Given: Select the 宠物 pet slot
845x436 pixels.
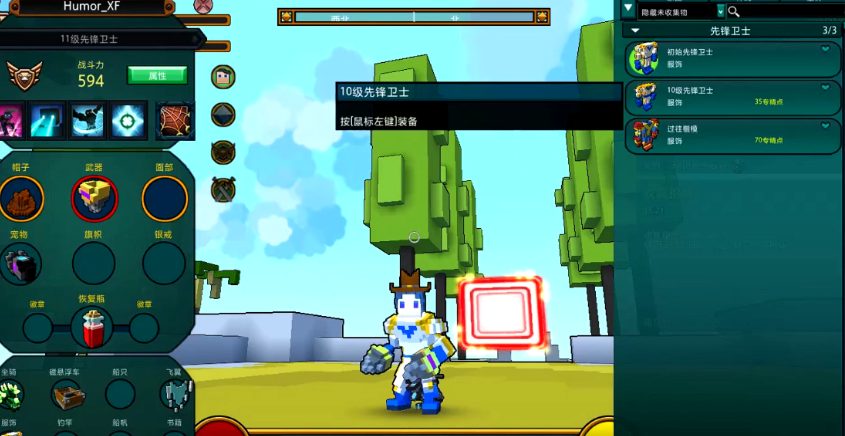Looking at the screenshot, I should 20,263.
